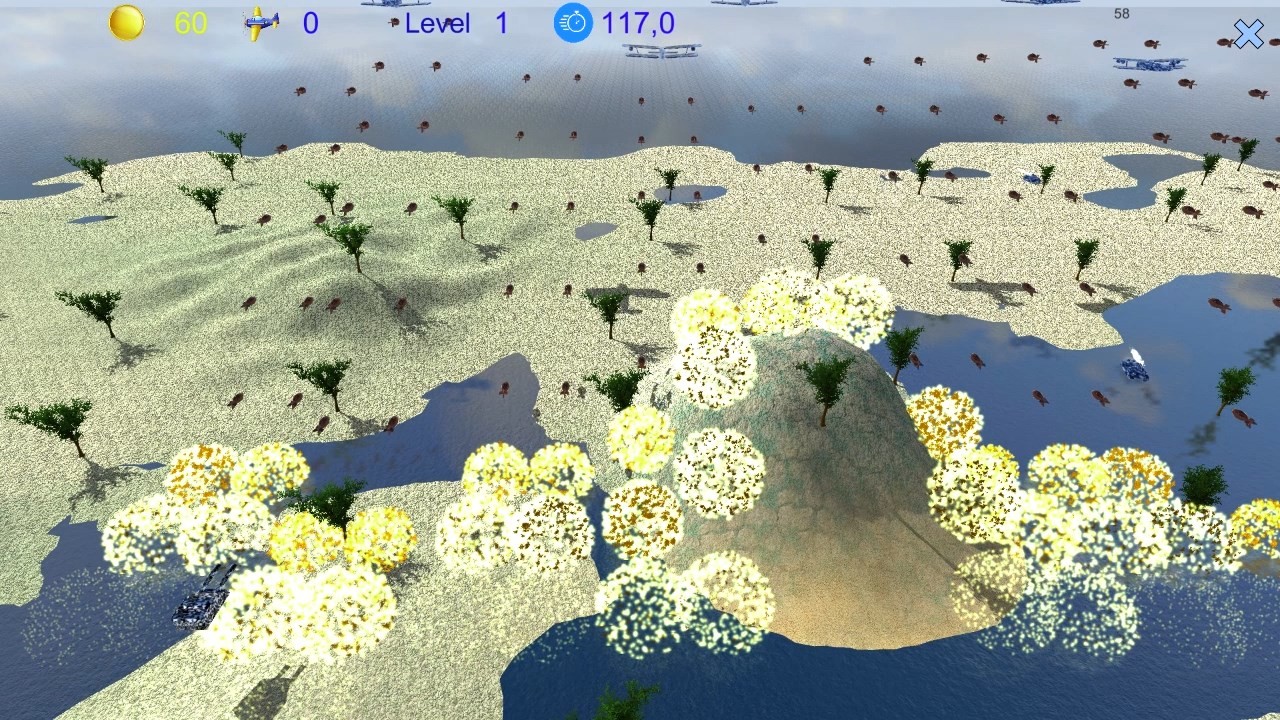Open the airplane count showing 0

pos(309,22)
